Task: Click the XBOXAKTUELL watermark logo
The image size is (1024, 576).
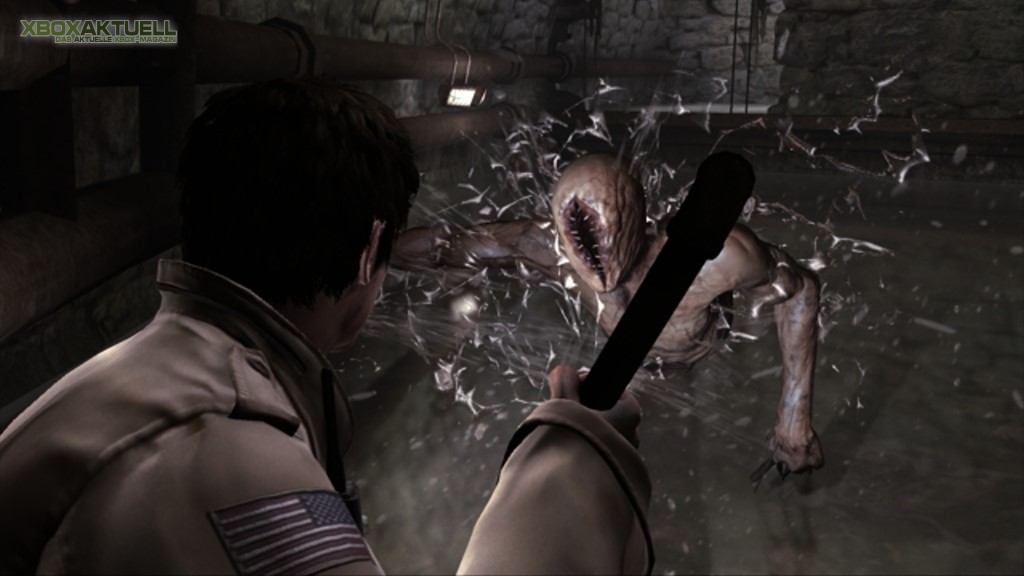Action: tap(98, 31)
